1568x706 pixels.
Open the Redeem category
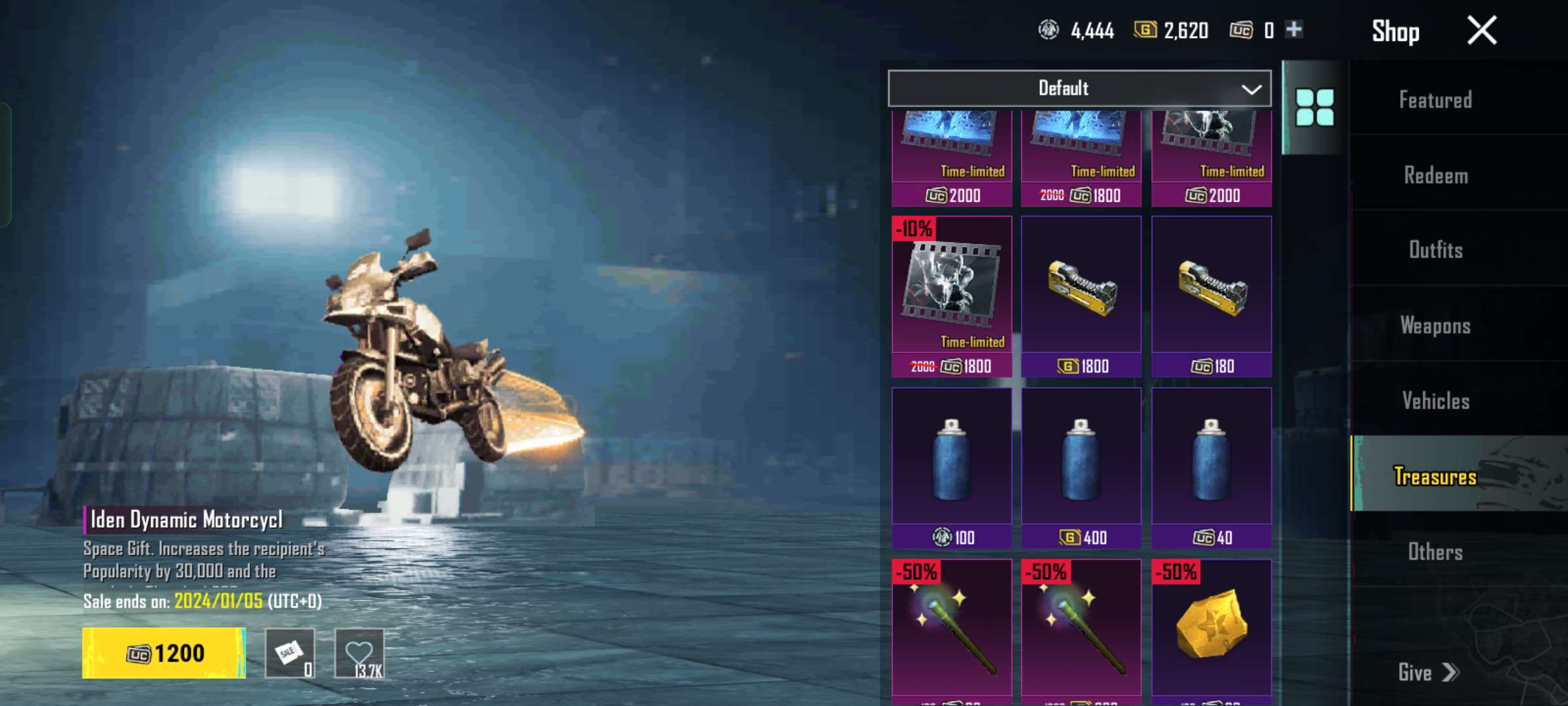(1435, 175)
